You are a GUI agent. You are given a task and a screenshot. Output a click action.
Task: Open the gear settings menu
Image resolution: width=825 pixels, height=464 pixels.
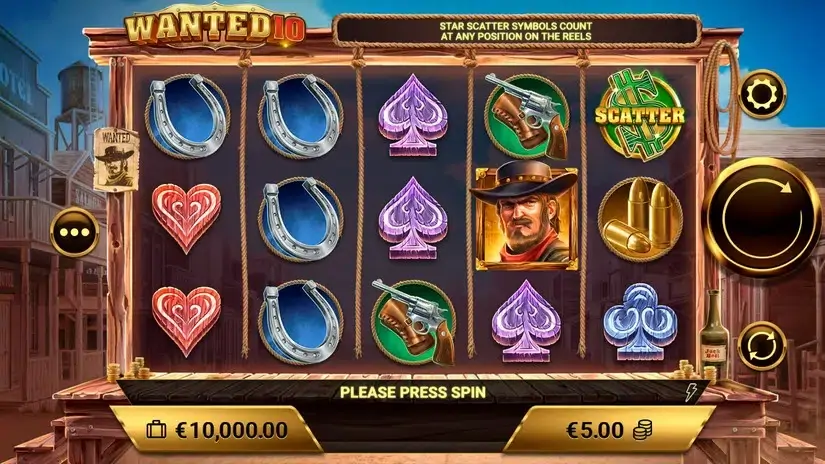pos(762,94)
